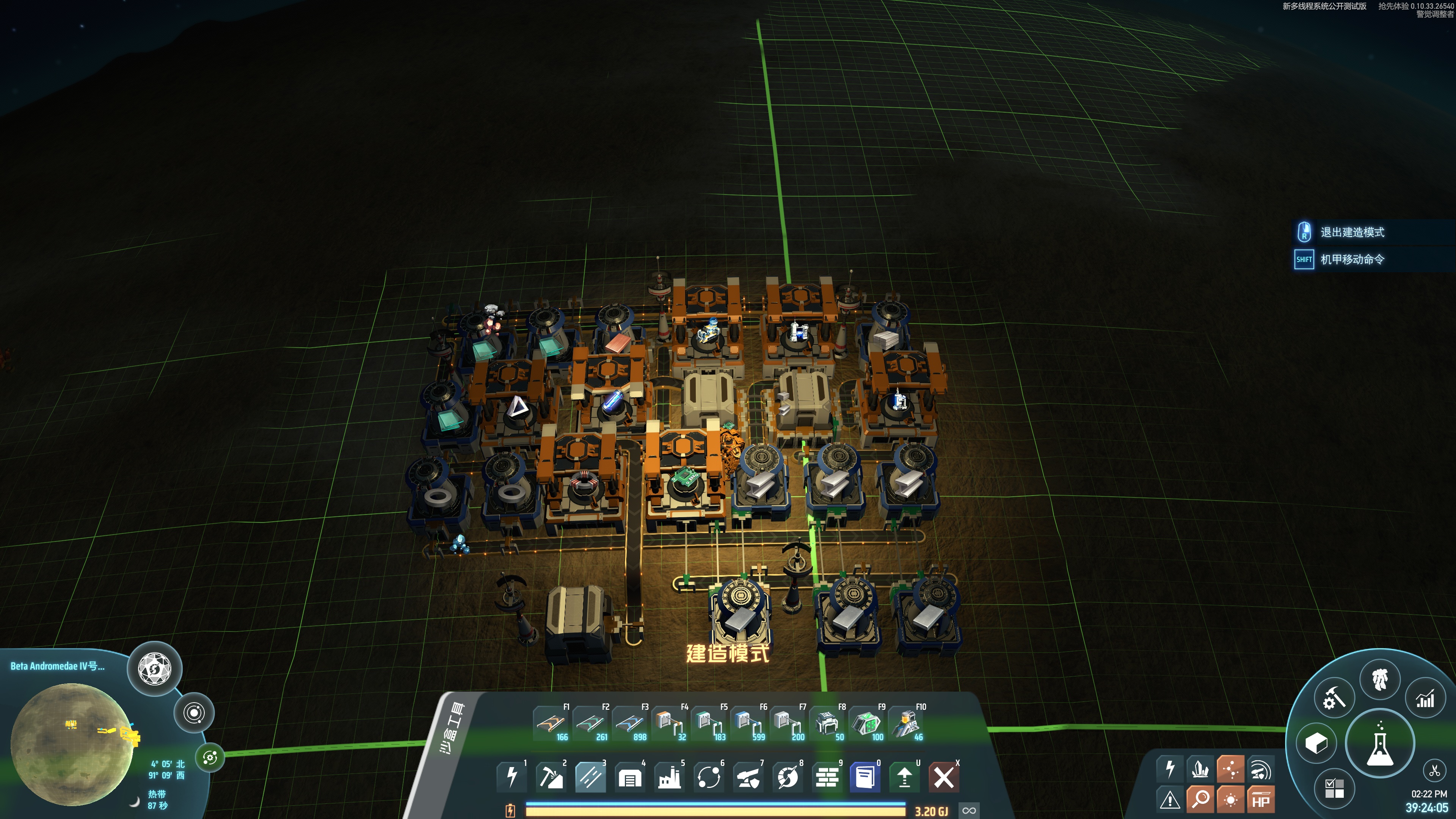Viewport: 1456px width, 819px height.
Task: Choose the turret and shield defense category
Action: click(748, 777)
